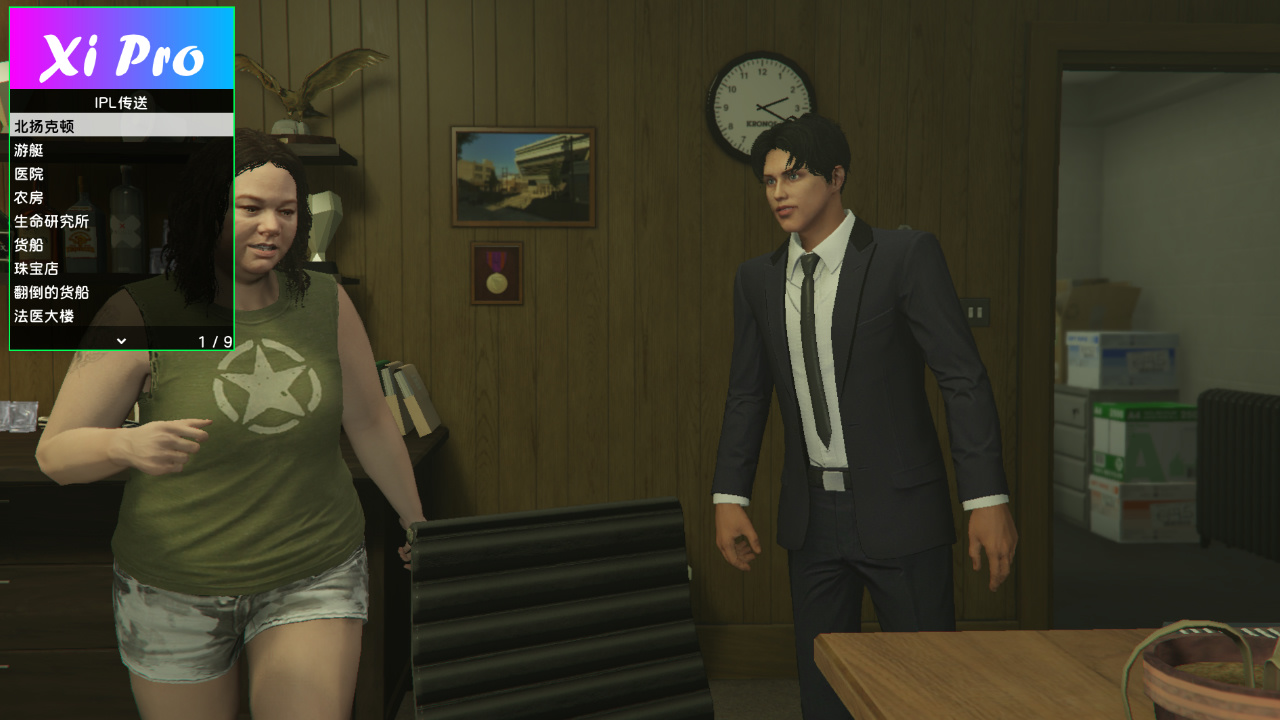Select 生命研究所 in the menu
Image resolution: width=1280 pixels, height=720 pixels.
[x=121, y=221]
